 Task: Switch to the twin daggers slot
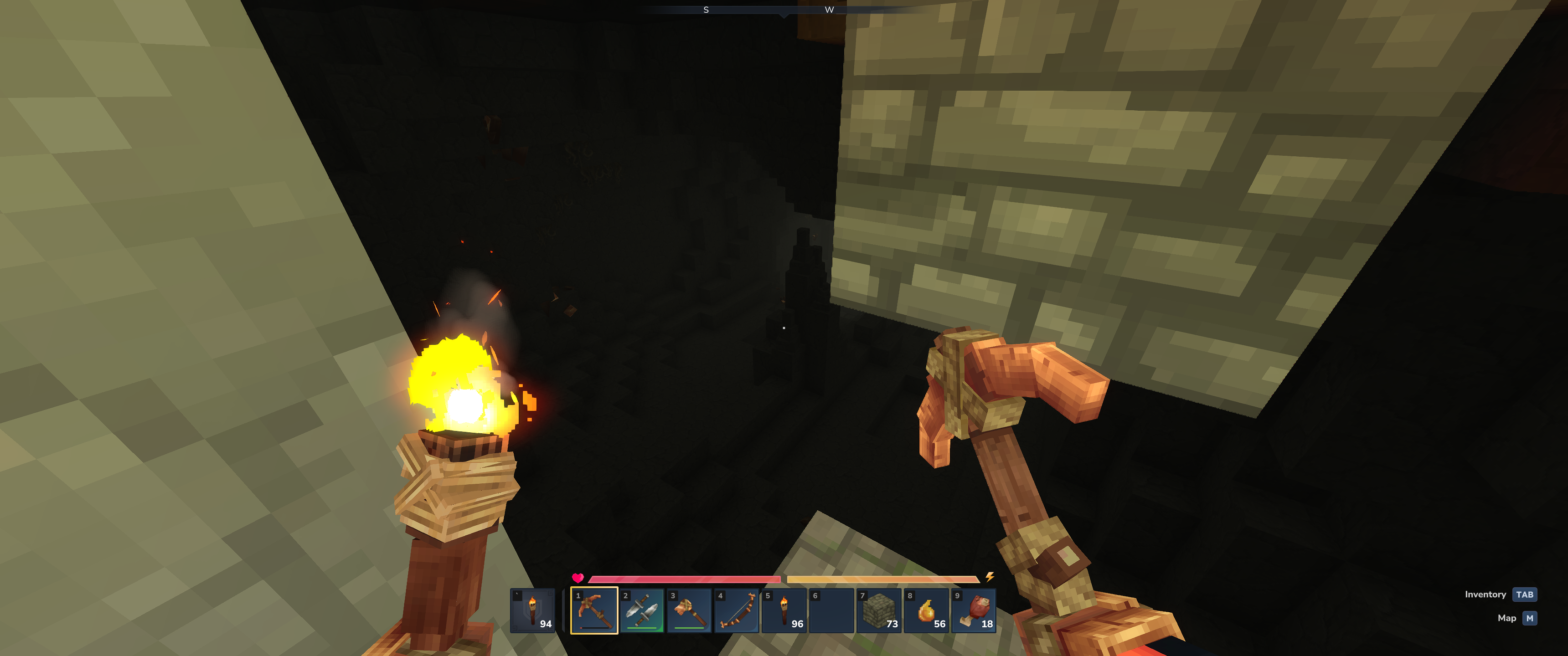pyautogui.click(x=642, y=610)
